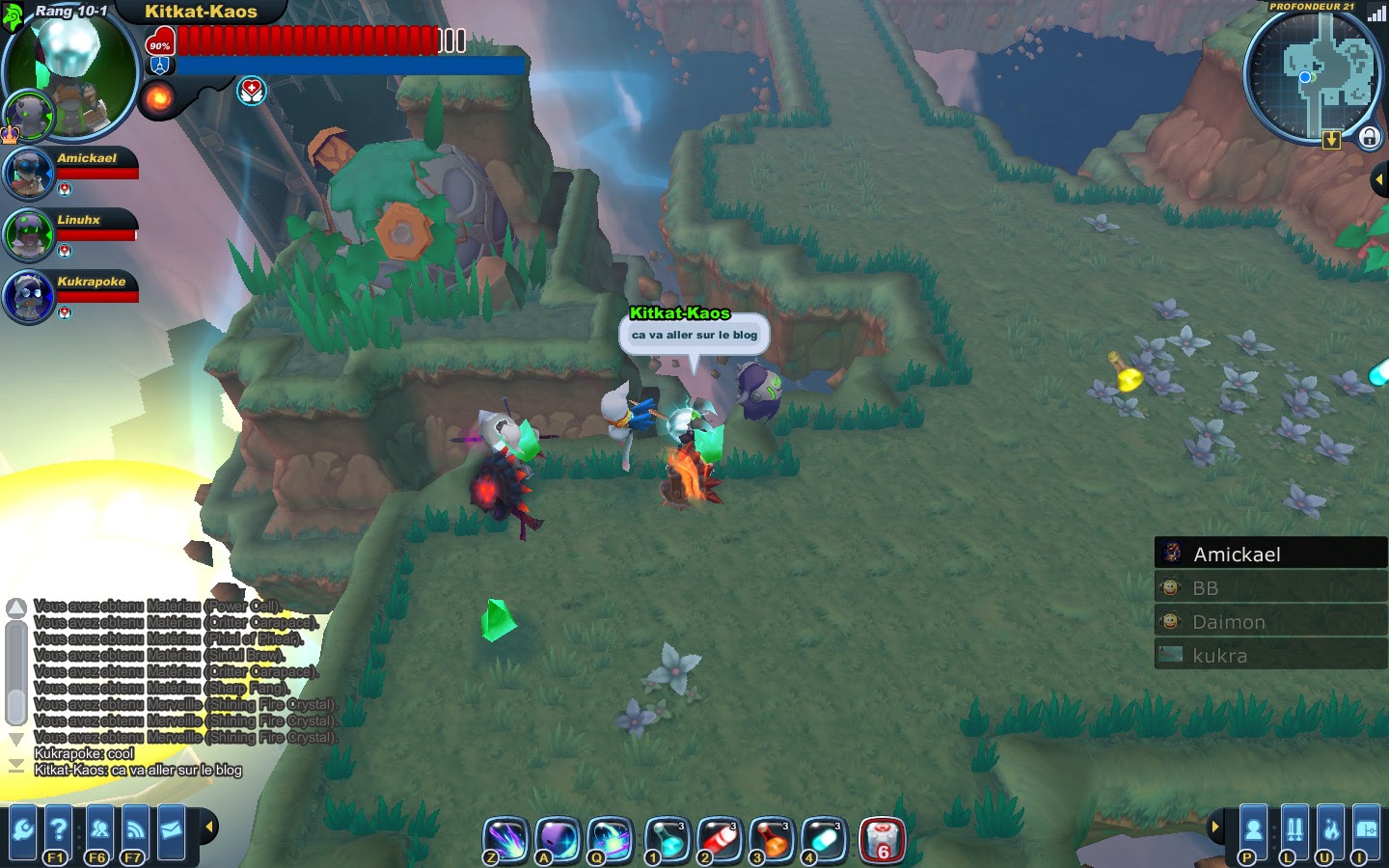Open the weapons loadout via the L swords icon
The image size is (1389, 868).
click(1295, 831)
